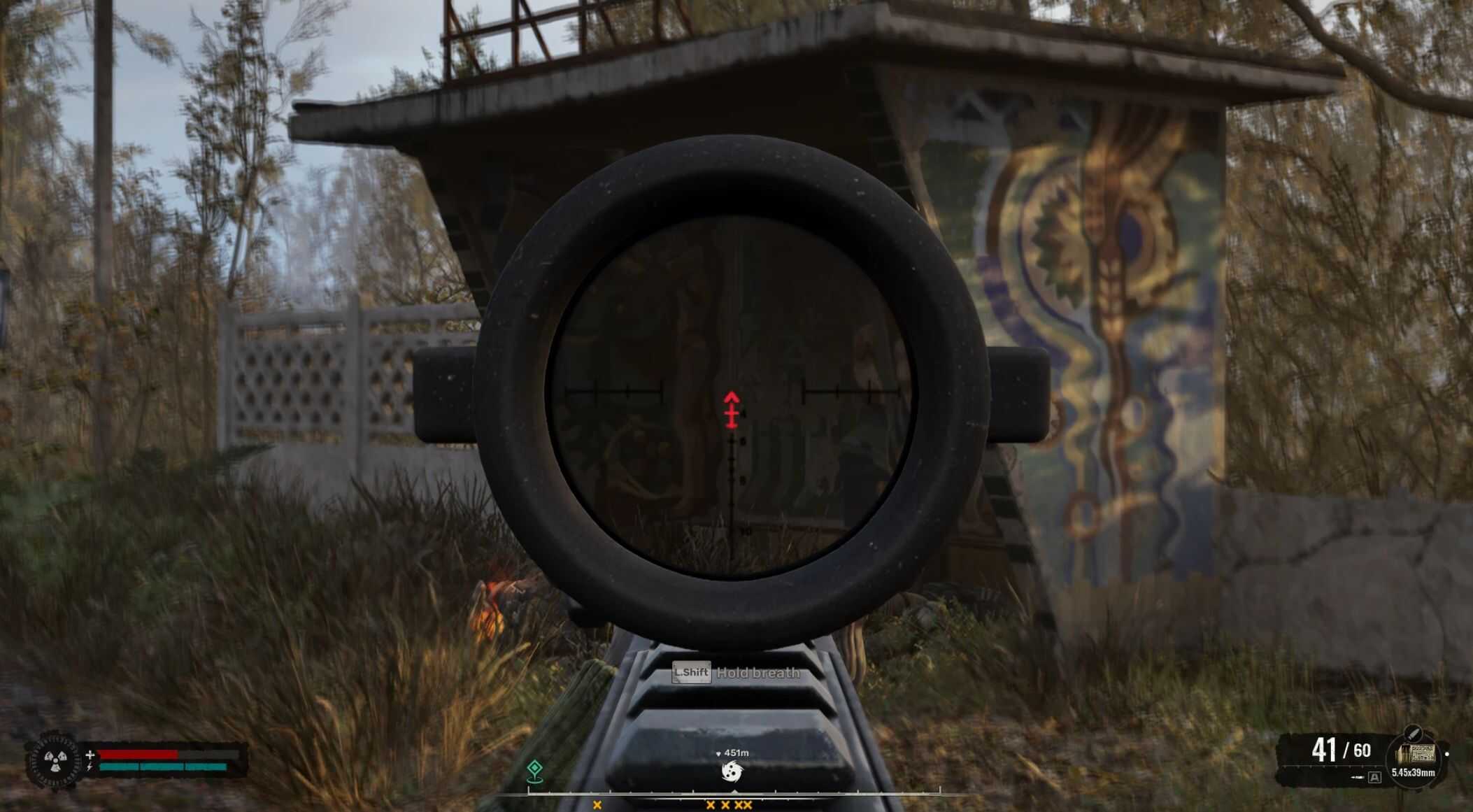
Task: Click the stamina lightning bolt icon
Action: 90,767
